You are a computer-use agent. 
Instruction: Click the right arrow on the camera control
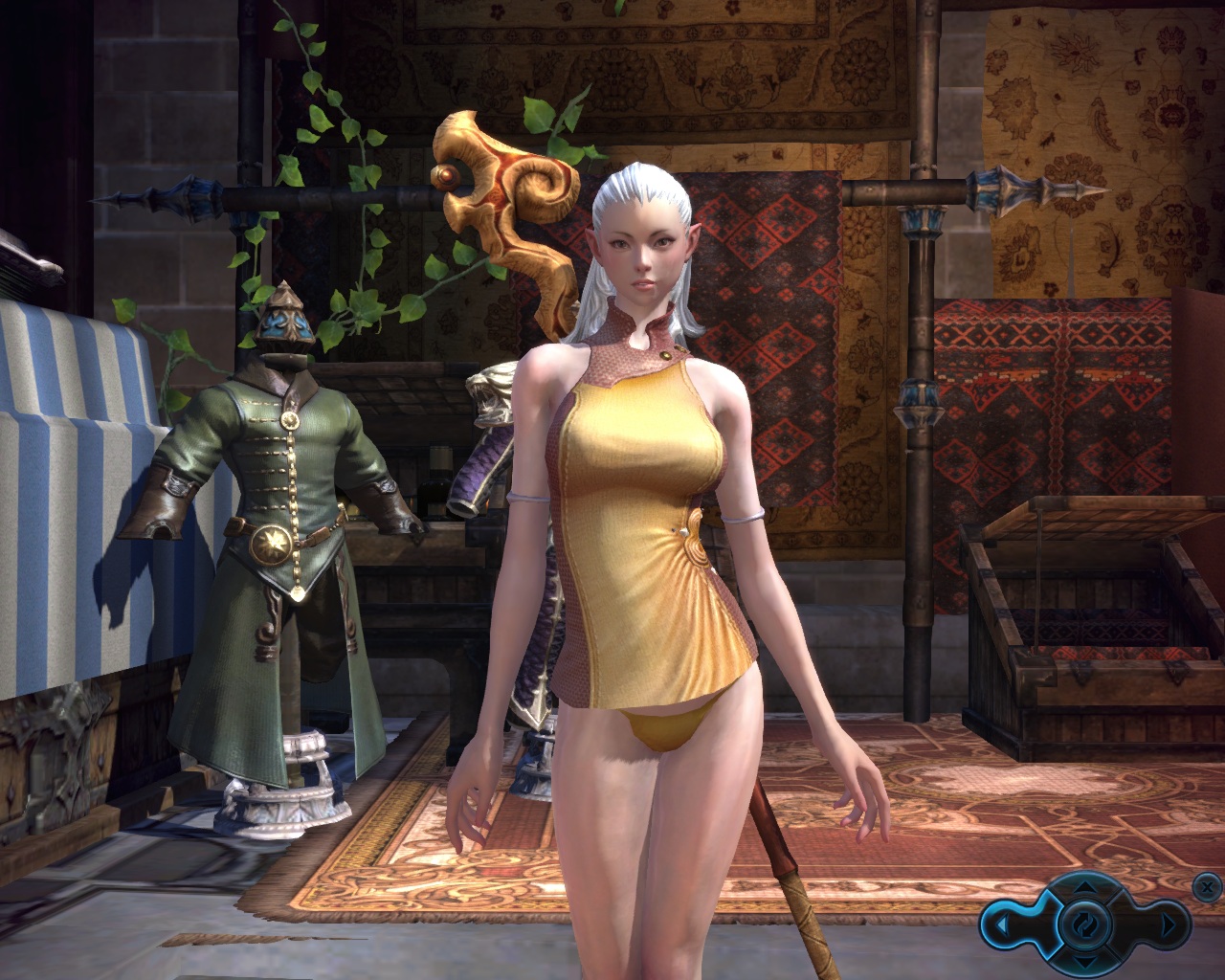tap(1168, 925)
